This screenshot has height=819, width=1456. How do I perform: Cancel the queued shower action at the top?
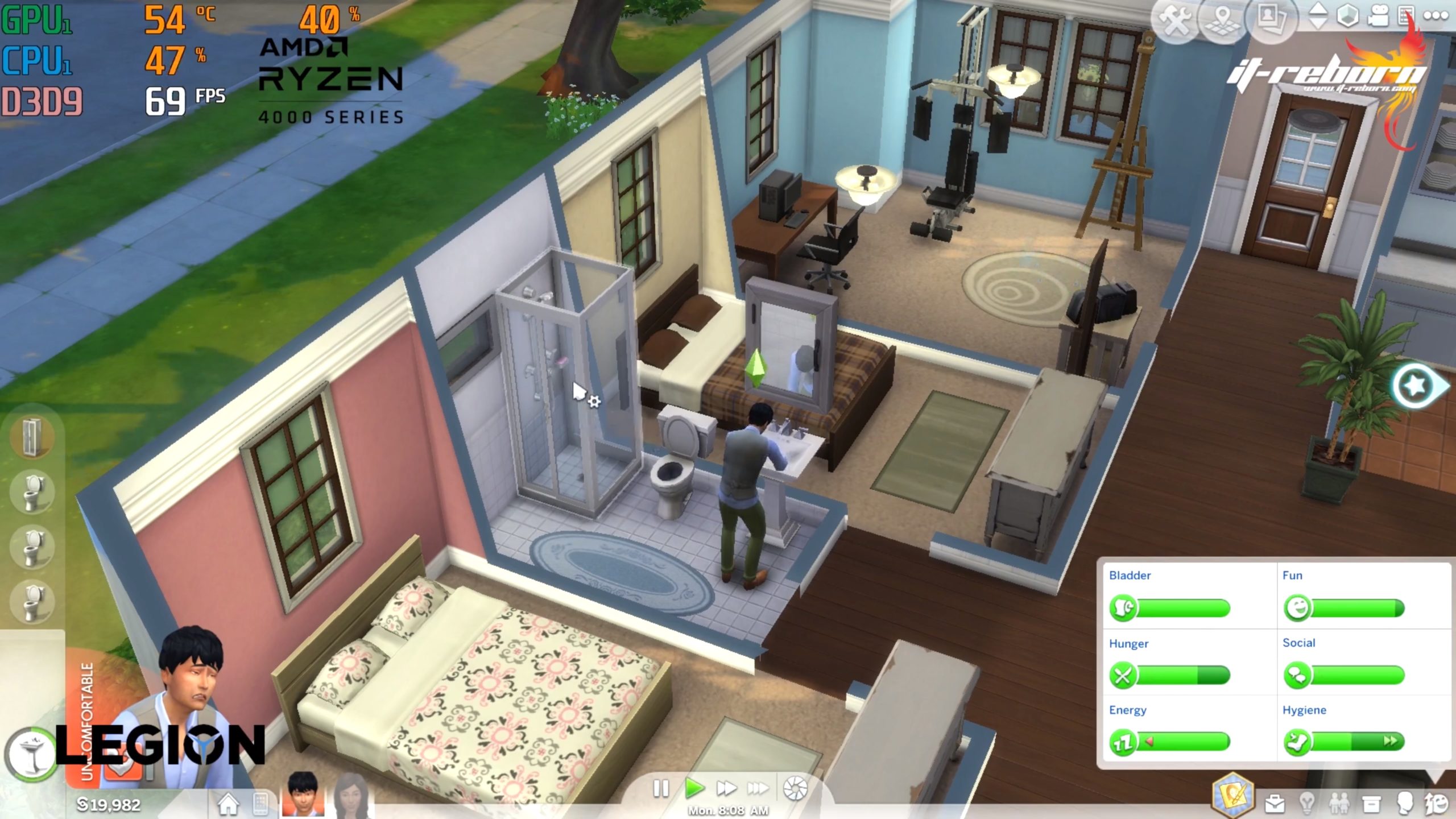[x=32, y=437]
